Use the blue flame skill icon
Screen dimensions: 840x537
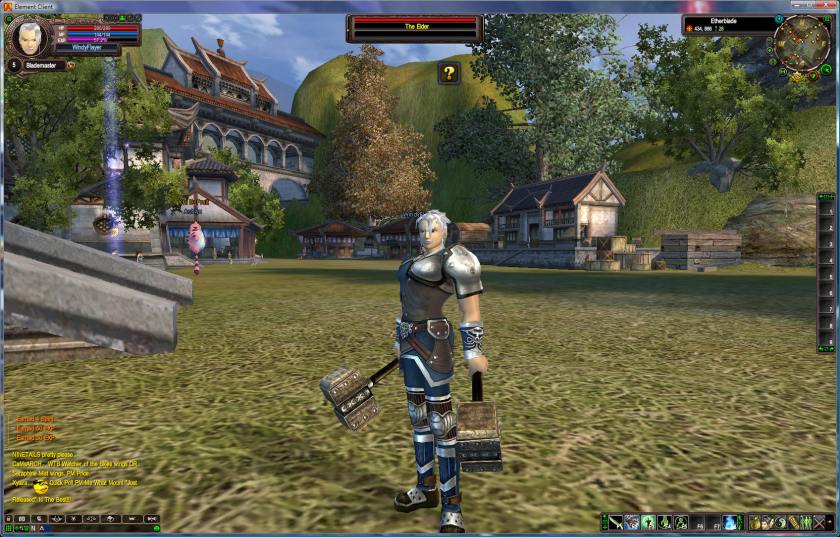click(x=731, y=523)
